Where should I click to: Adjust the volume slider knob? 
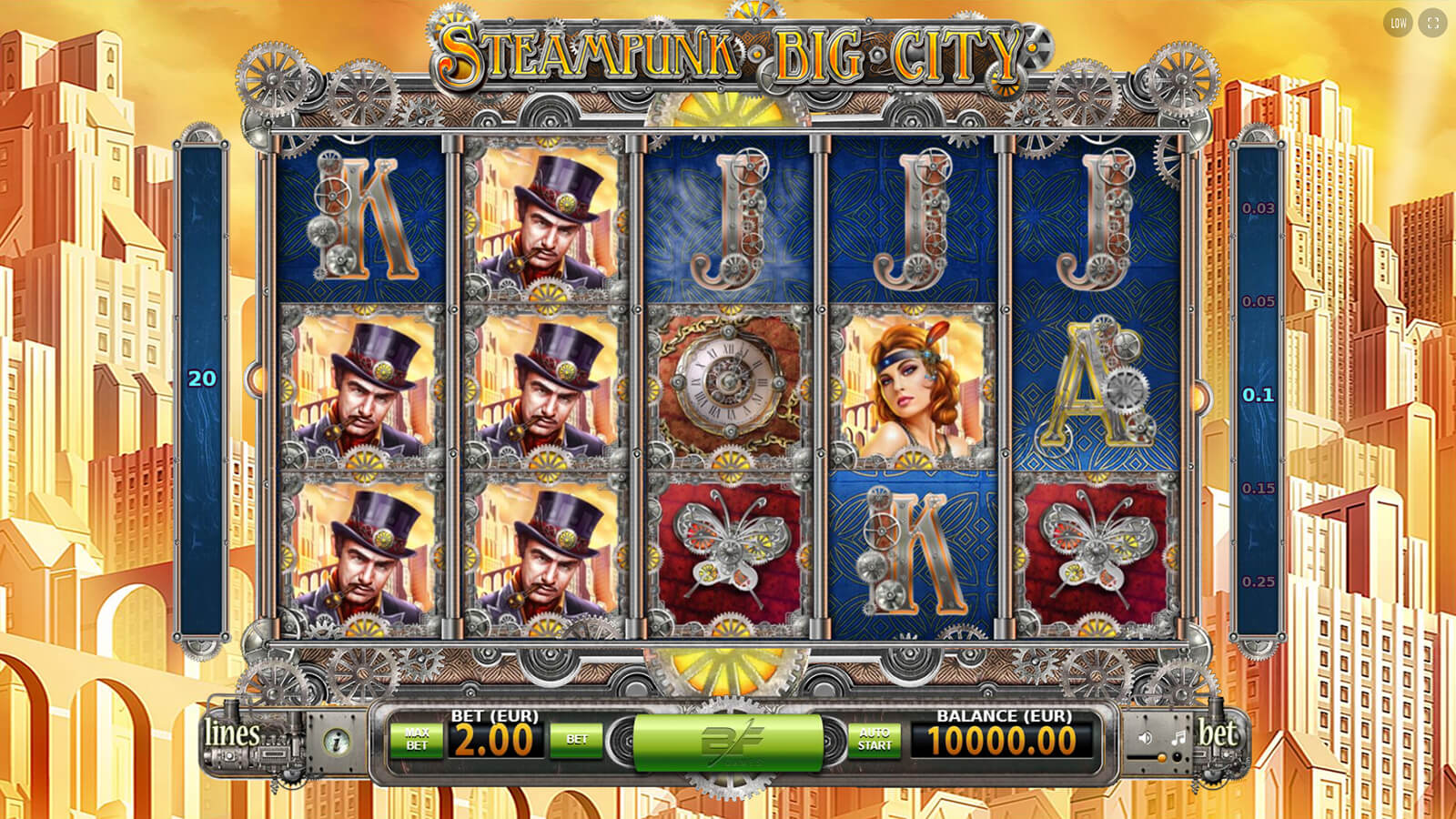(1162, 757)
